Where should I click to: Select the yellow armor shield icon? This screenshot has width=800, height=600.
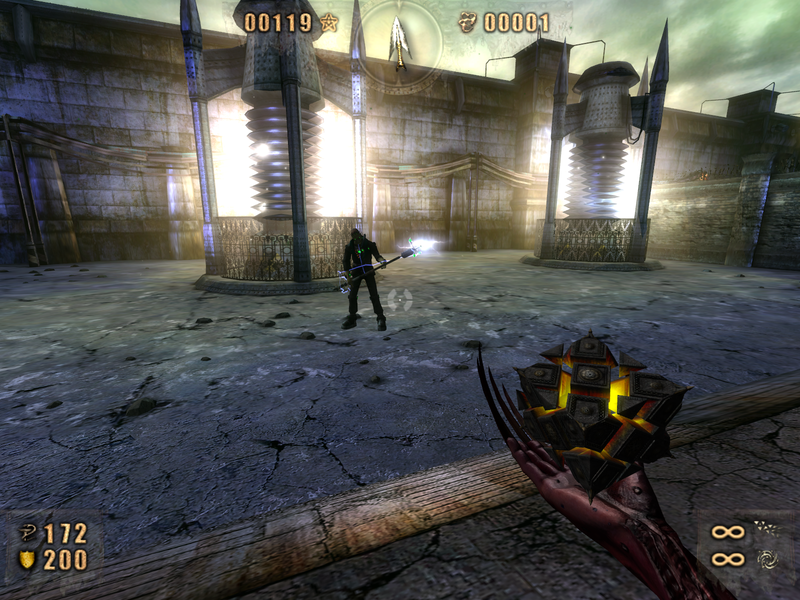click(27, 560)
